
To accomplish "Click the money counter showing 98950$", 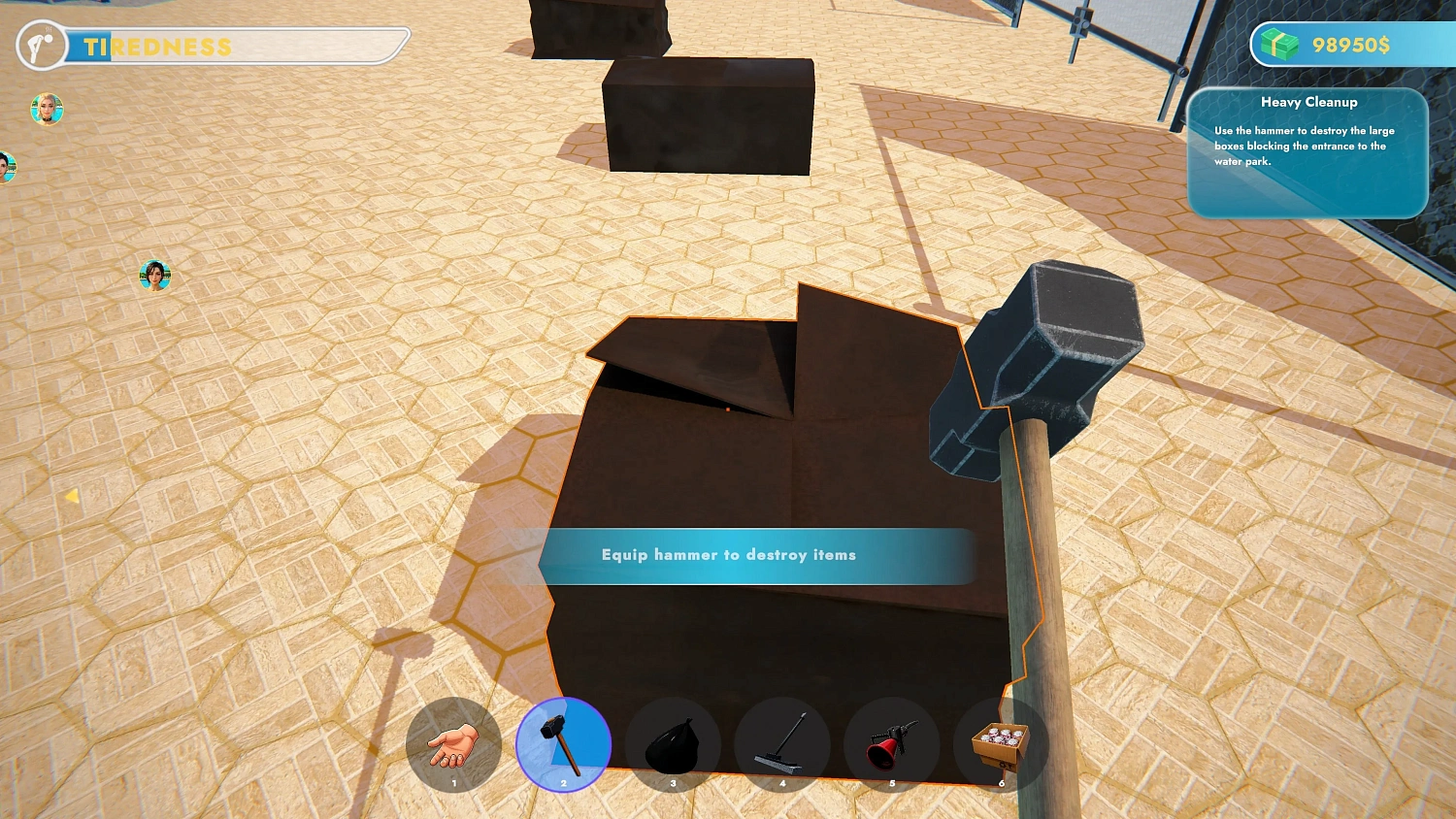I will (1353, 44).
